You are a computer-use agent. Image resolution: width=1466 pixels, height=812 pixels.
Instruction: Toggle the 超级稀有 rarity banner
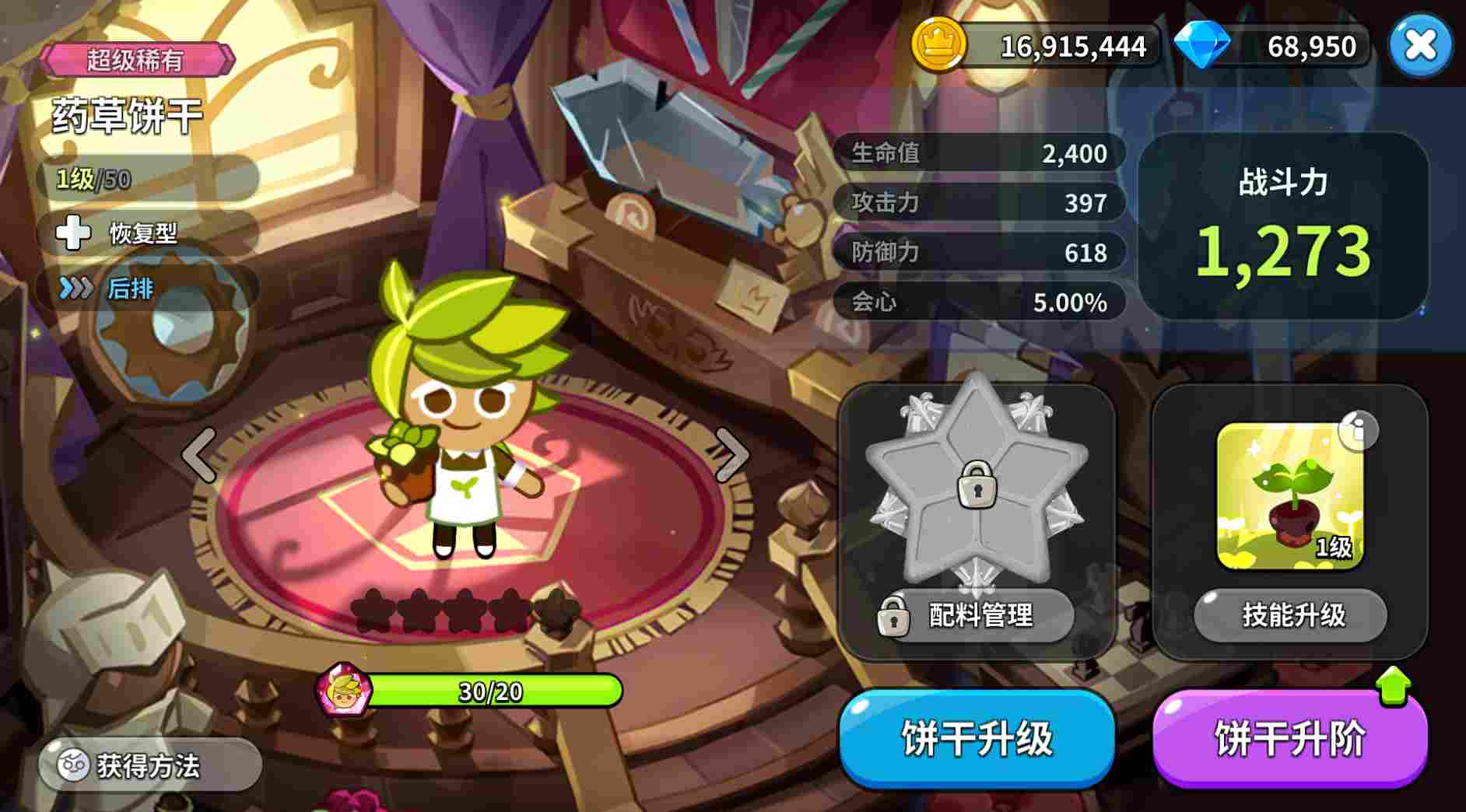[137, 61]
